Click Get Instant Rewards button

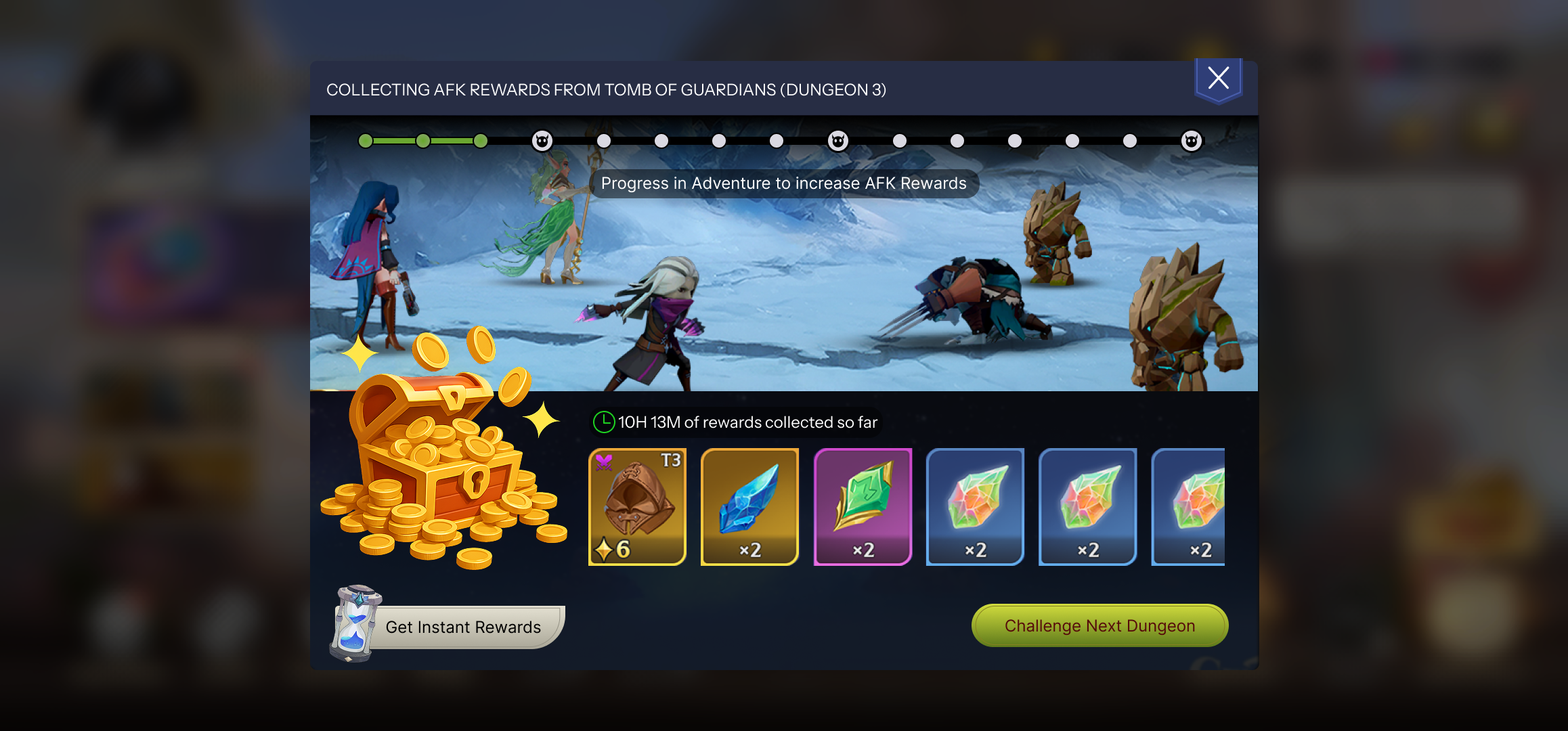click(463, 627)
